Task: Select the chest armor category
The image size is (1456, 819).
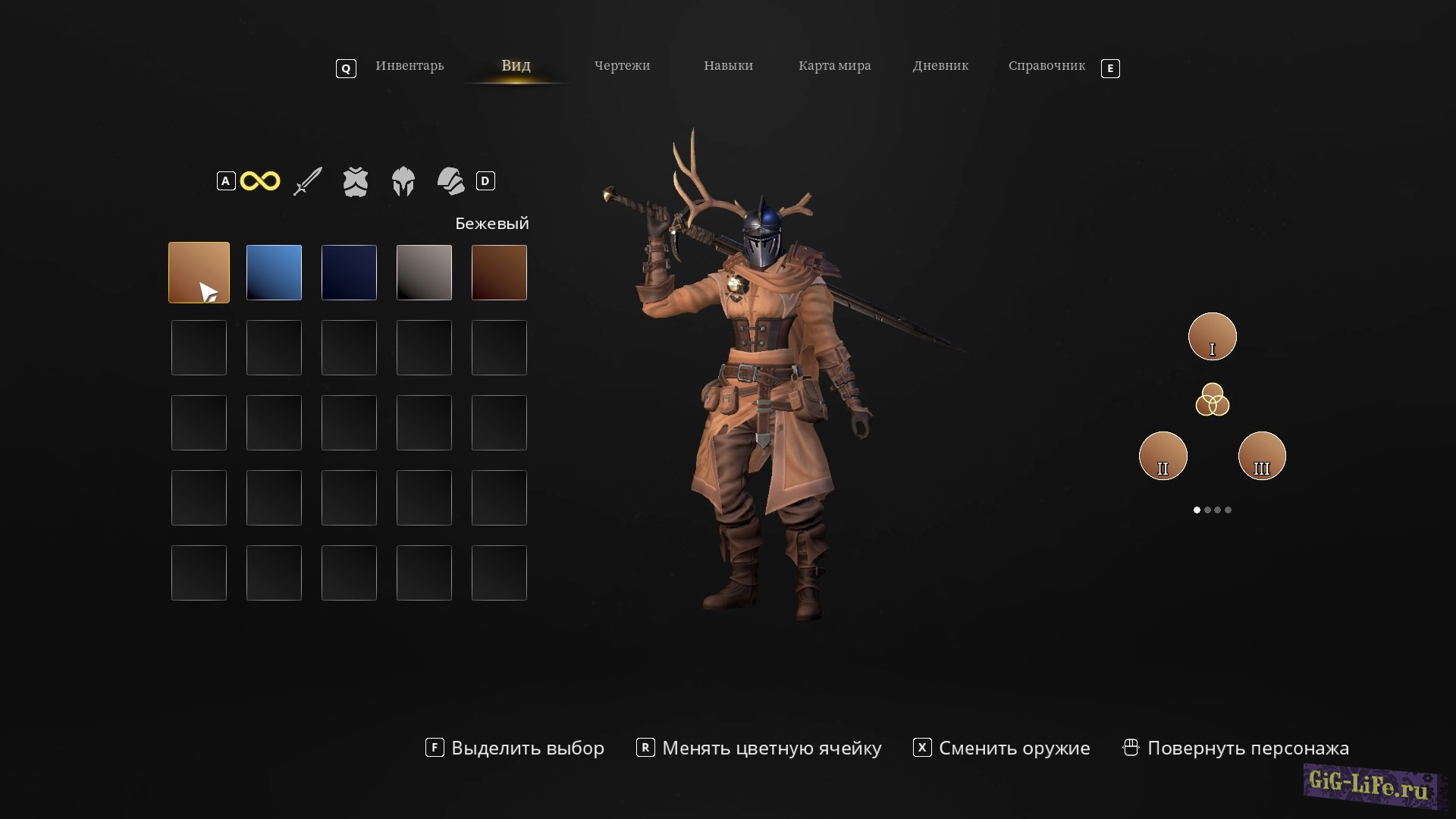Action: [x=355, y=182]
